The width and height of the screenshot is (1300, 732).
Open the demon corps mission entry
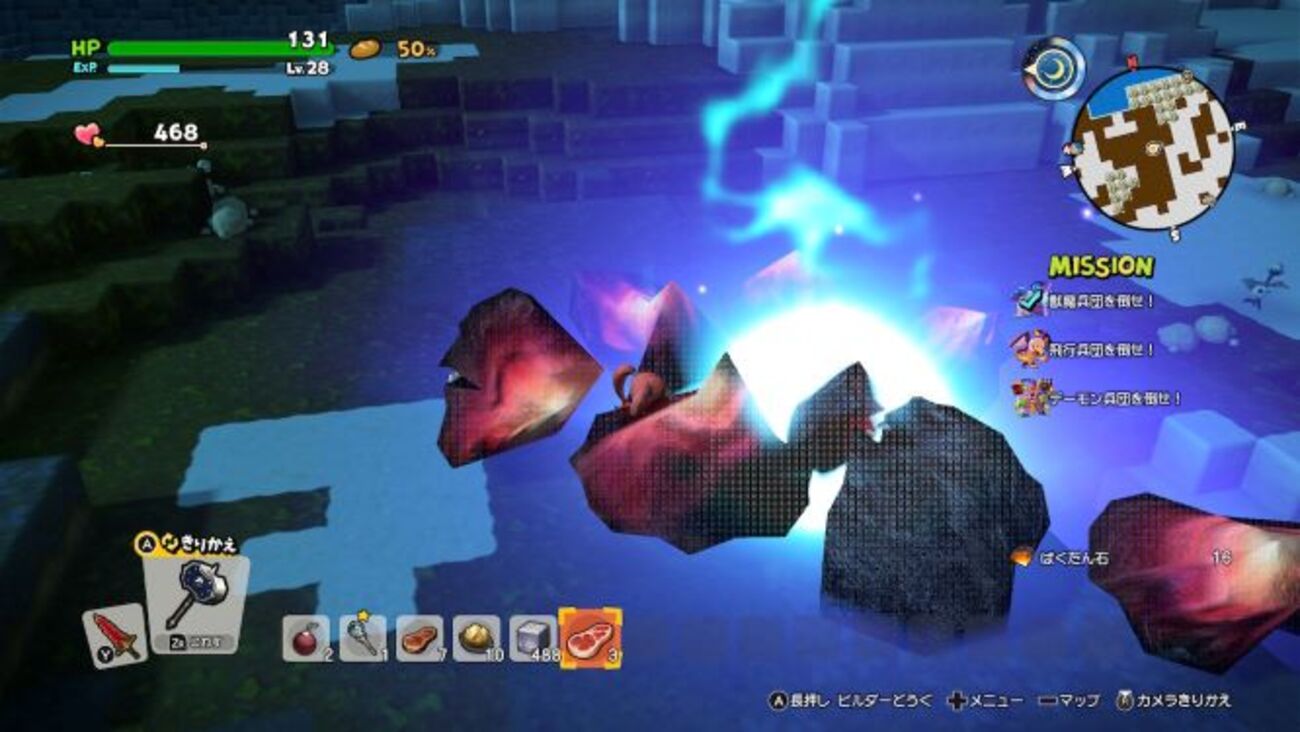click(1097, 398)
